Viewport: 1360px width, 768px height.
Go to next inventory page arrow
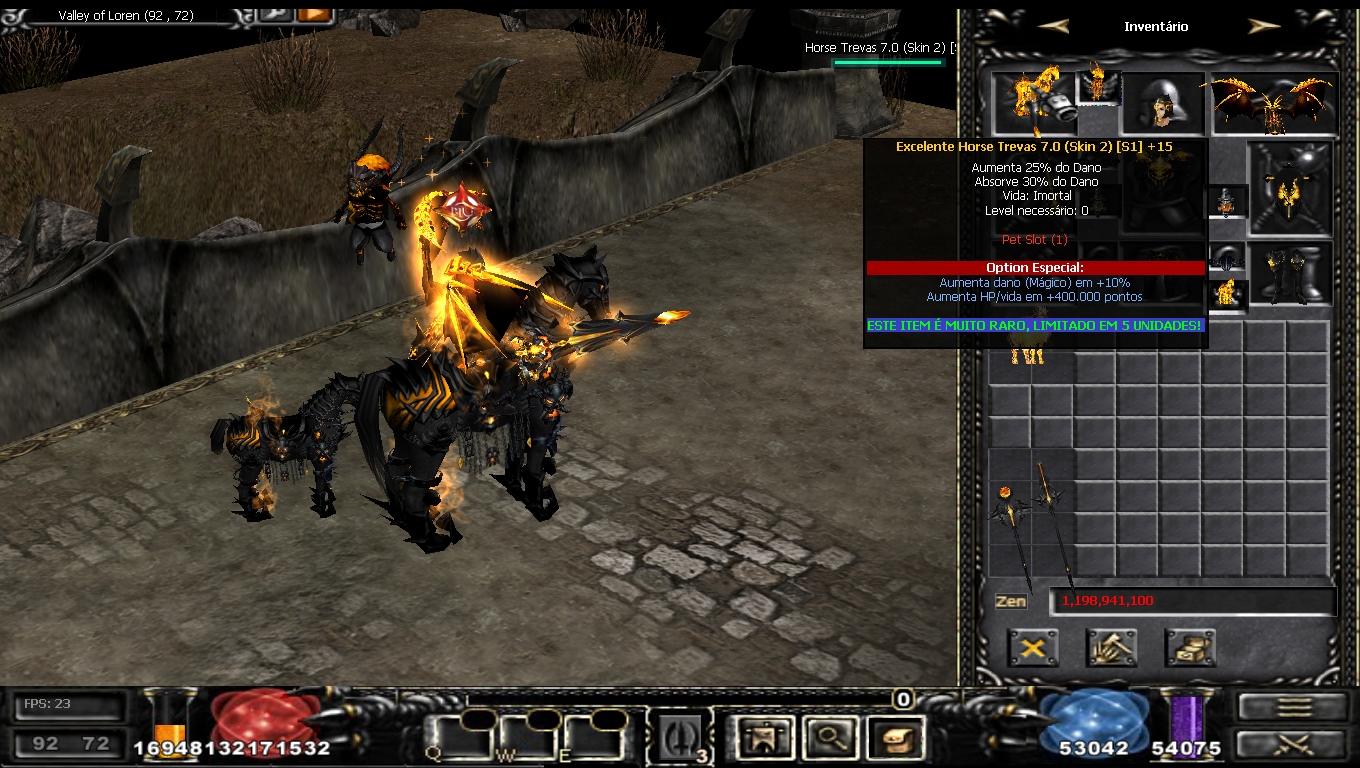[1264, 27]
